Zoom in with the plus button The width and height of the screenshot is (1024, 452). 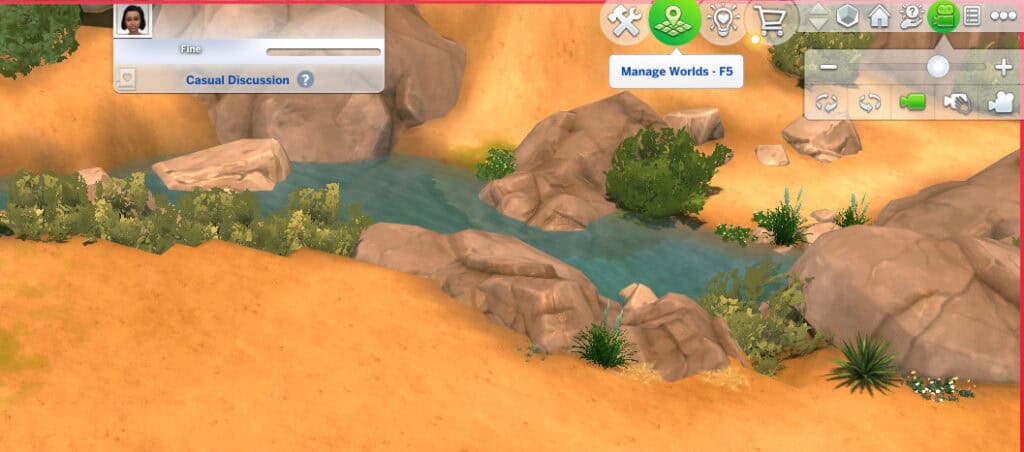pyautogui.click(x=1004, y=67)
